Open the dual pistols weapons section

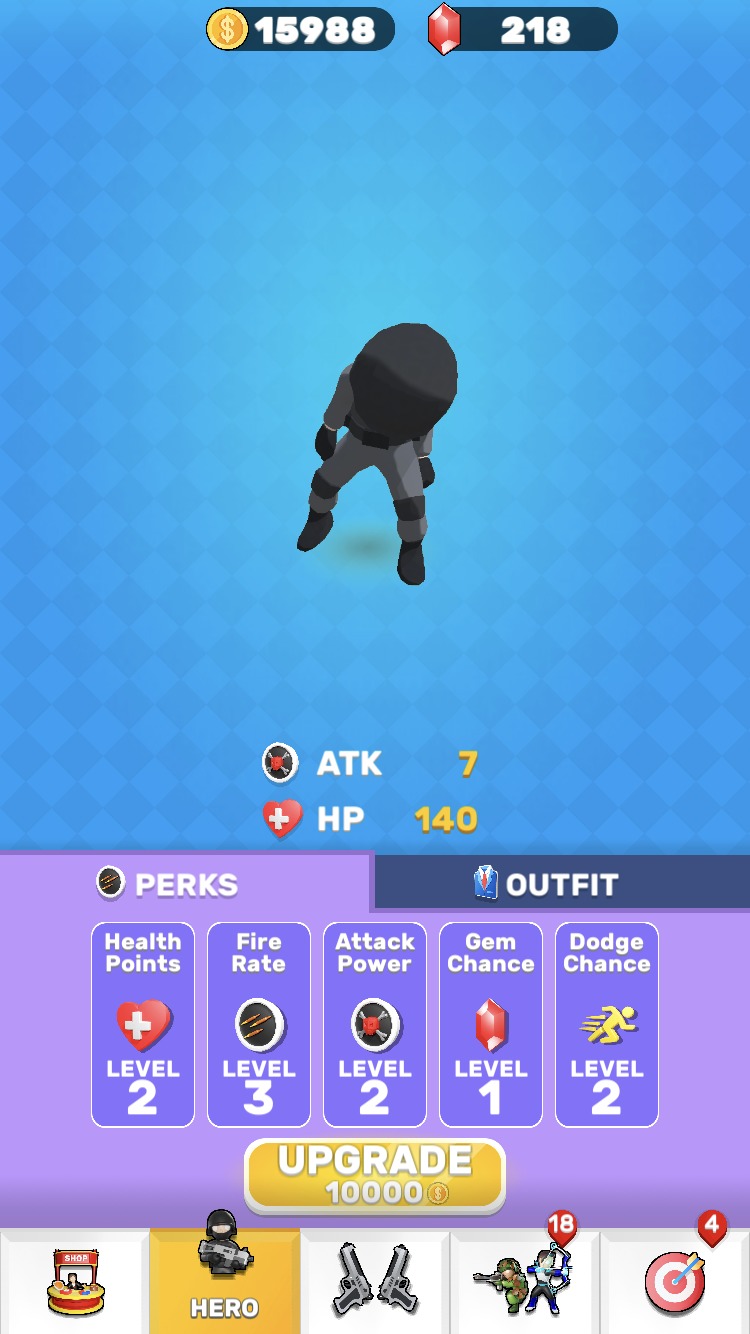click(375, 1282)
